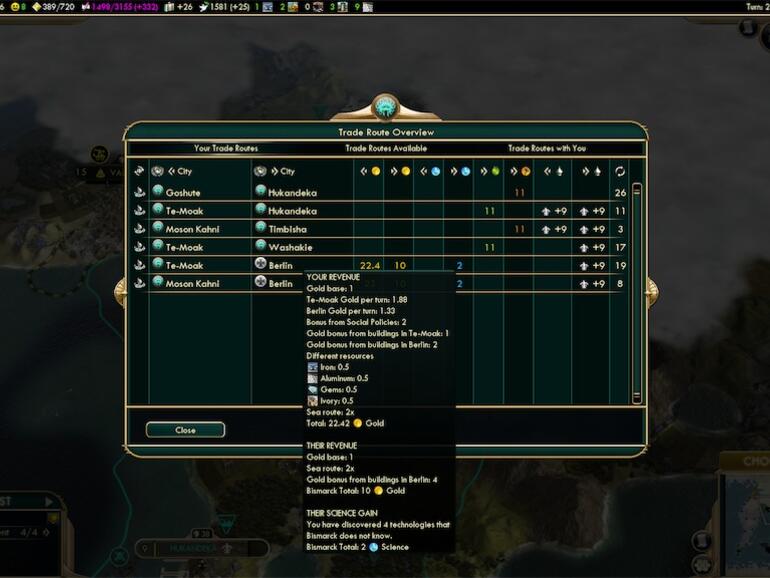Screen dimensions: 770x578
Task: Switch to Your Trade Routes tab
Action: click(x=225, y=148)
